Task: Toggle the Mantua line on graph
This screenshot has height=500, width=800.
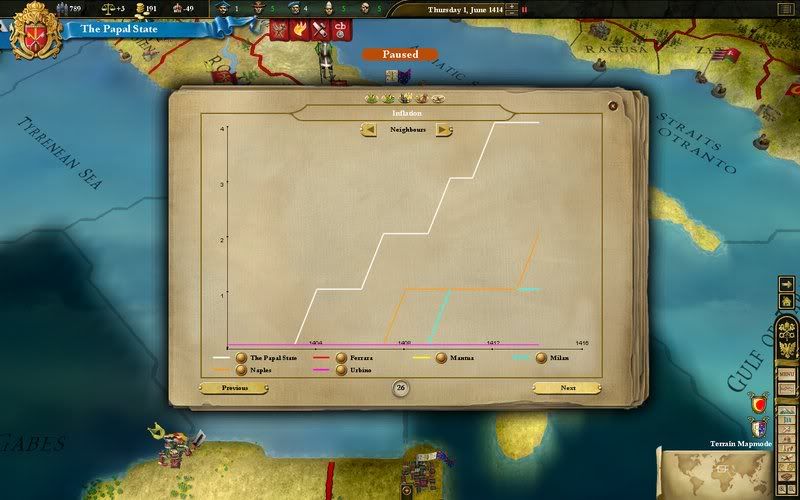Action: tap(441, 357)
